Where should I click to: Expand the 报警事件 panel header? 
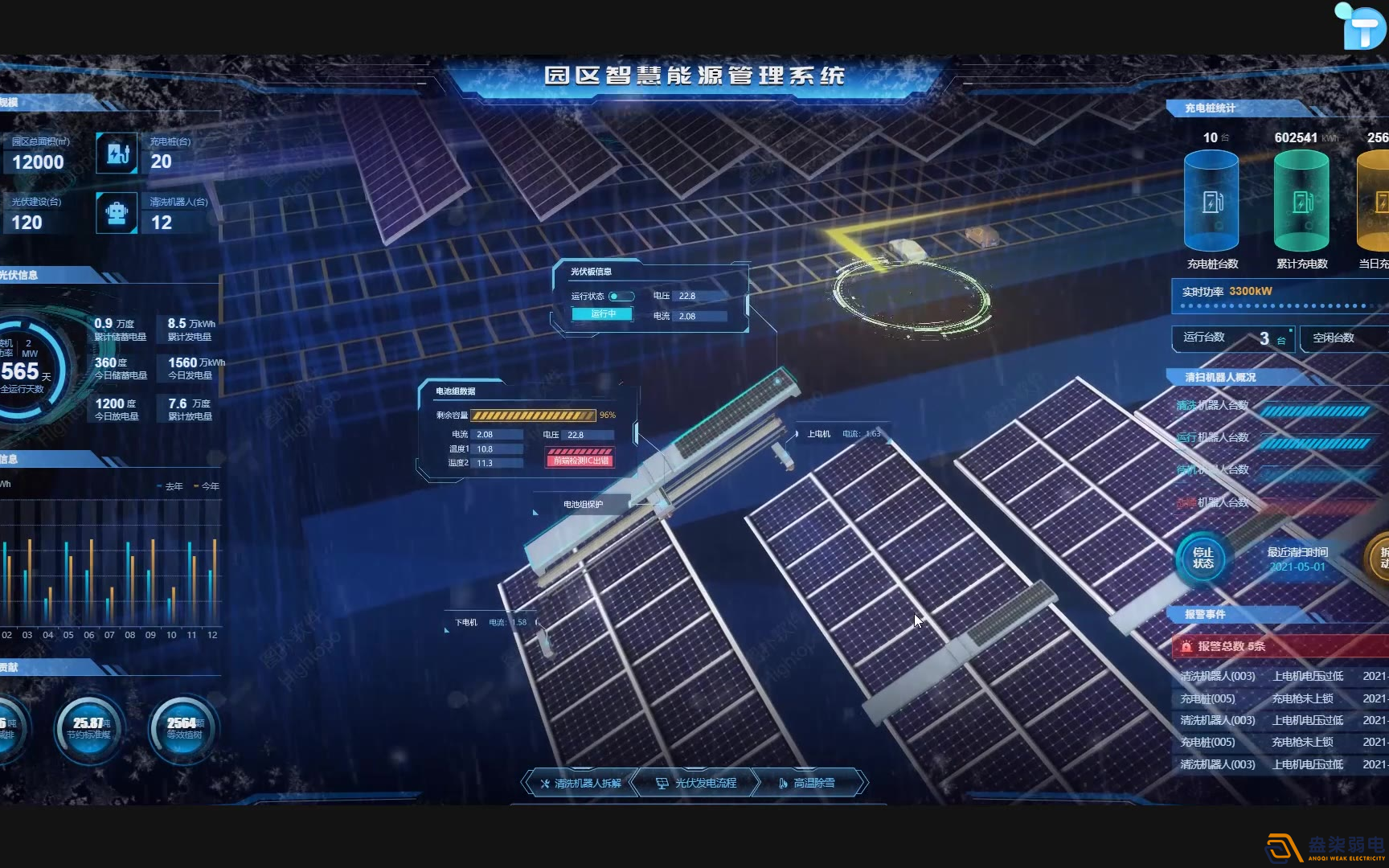tap(1206, 613)
